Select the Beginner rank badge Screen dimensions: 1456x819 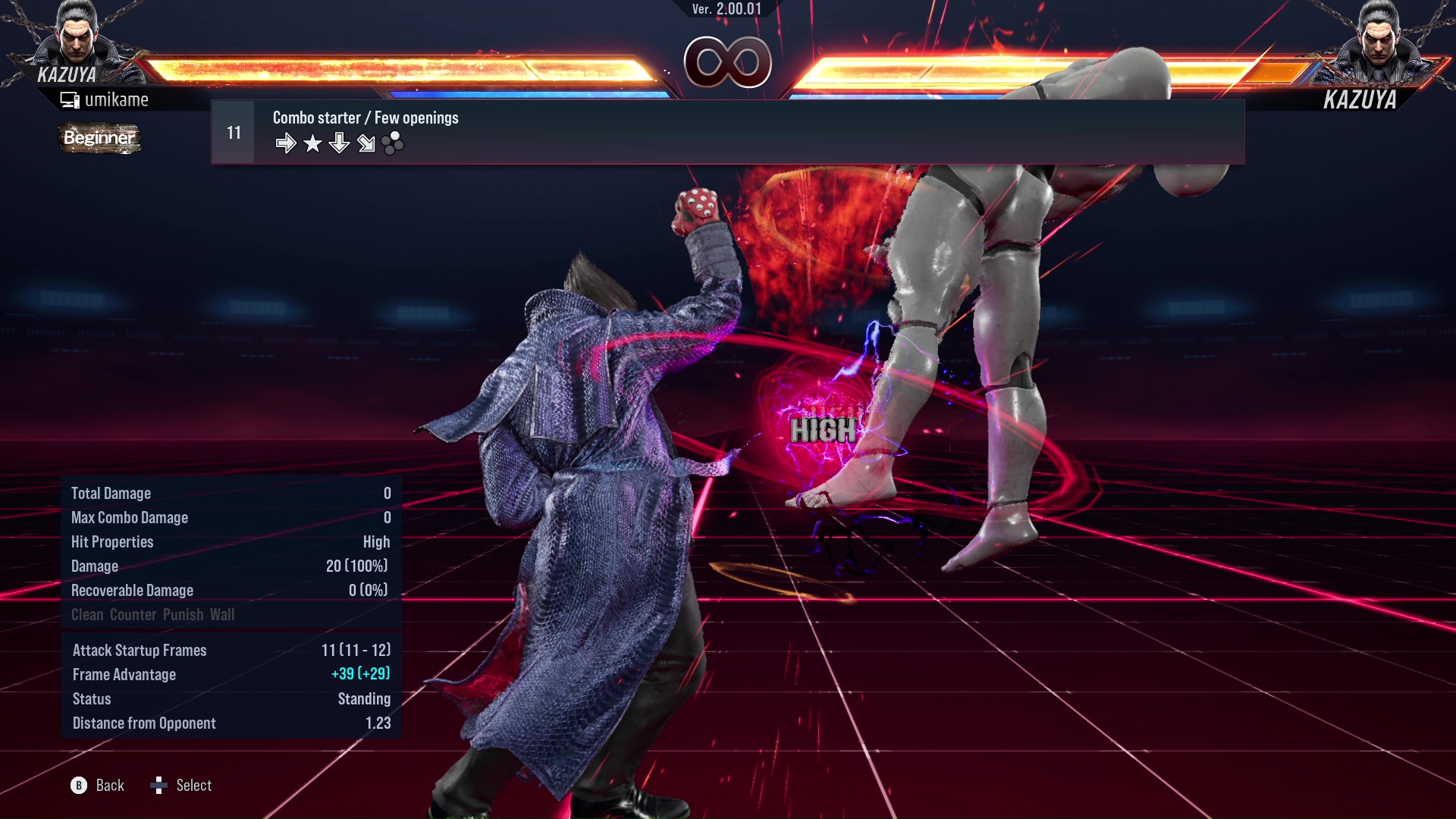click(x=99, y=139)
